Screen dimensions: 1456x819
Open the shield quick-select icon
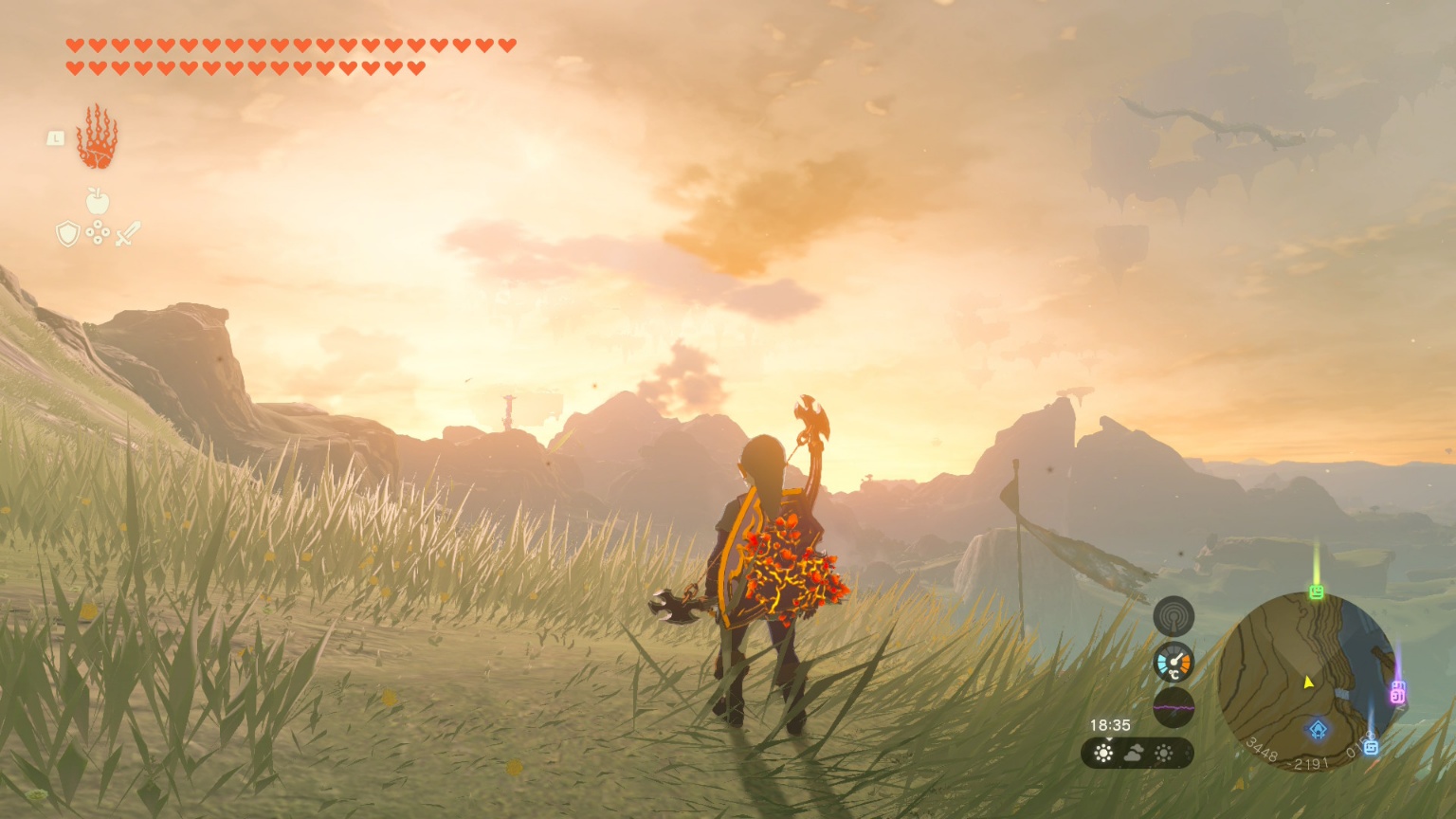point(67,233)
